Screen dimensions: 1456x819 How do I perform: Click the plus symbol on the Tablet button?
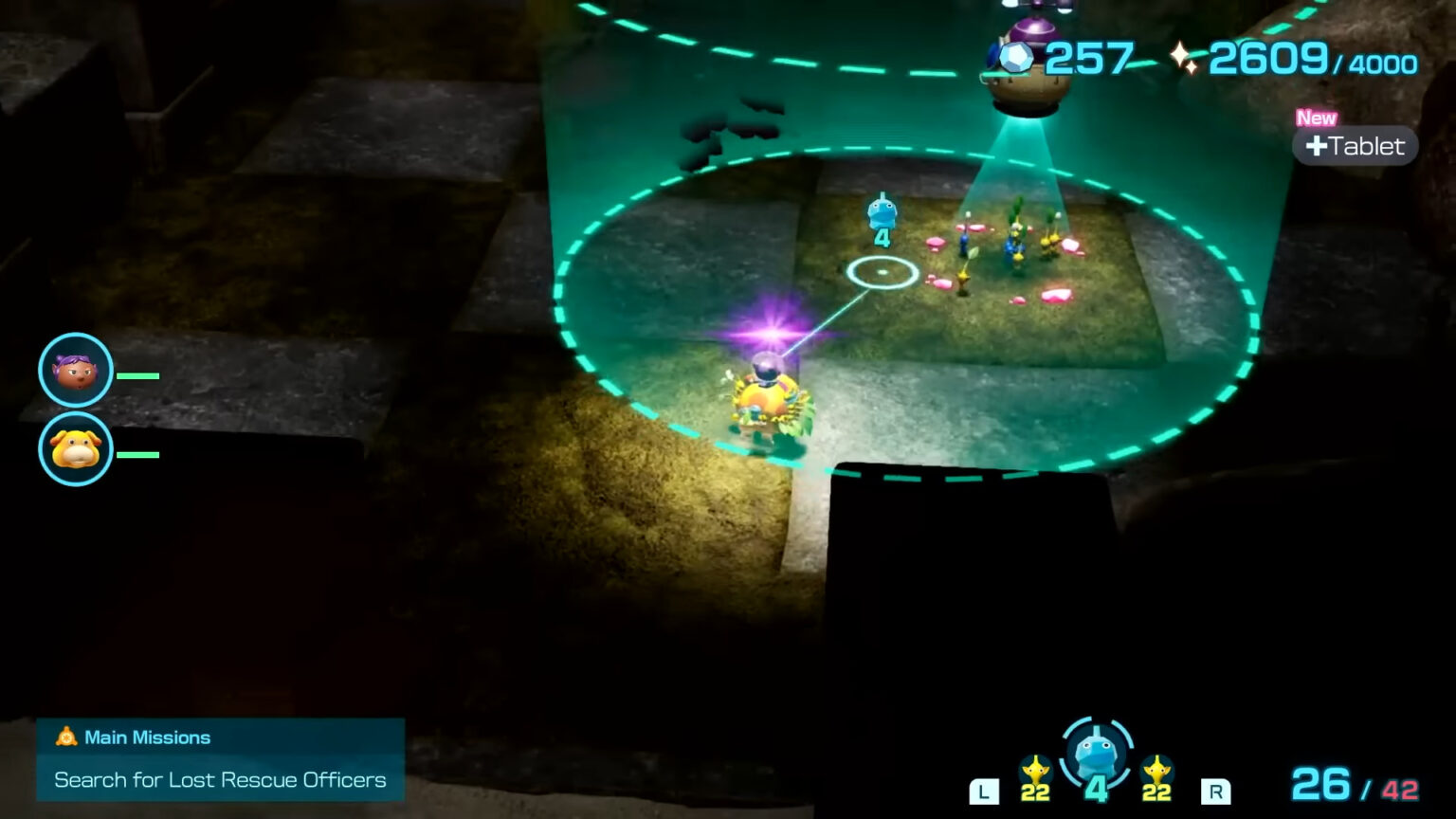(x=1318, y=146)
